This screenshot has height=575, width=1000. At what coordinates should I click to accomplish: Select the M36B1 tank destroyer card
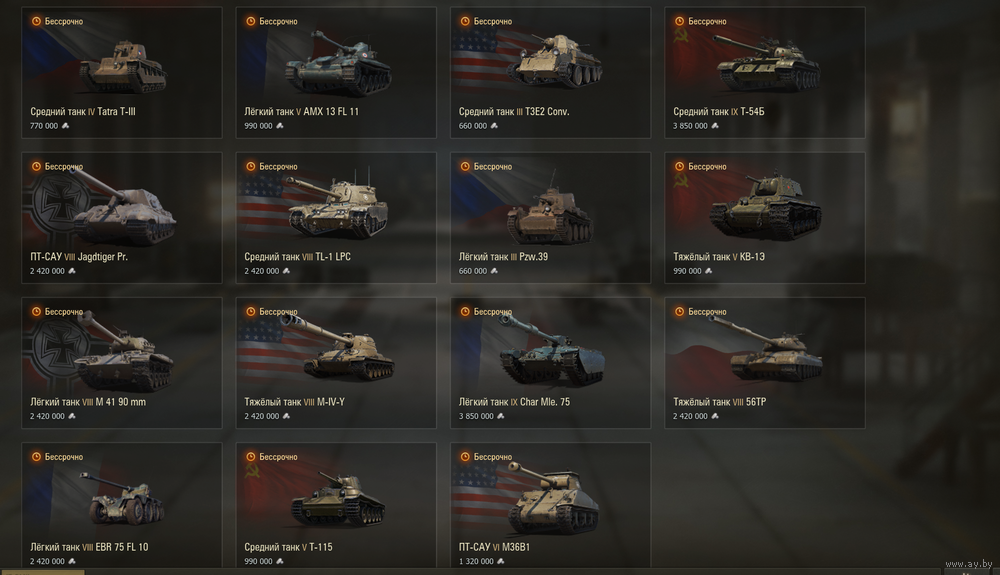pos(550,507)
